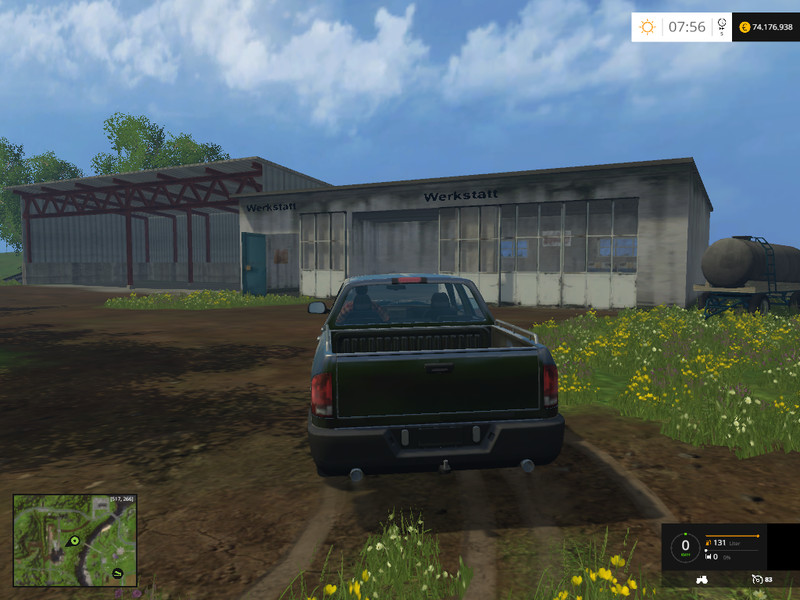
Task: Open the minimap in the corner
Action: tap(74, 540)
